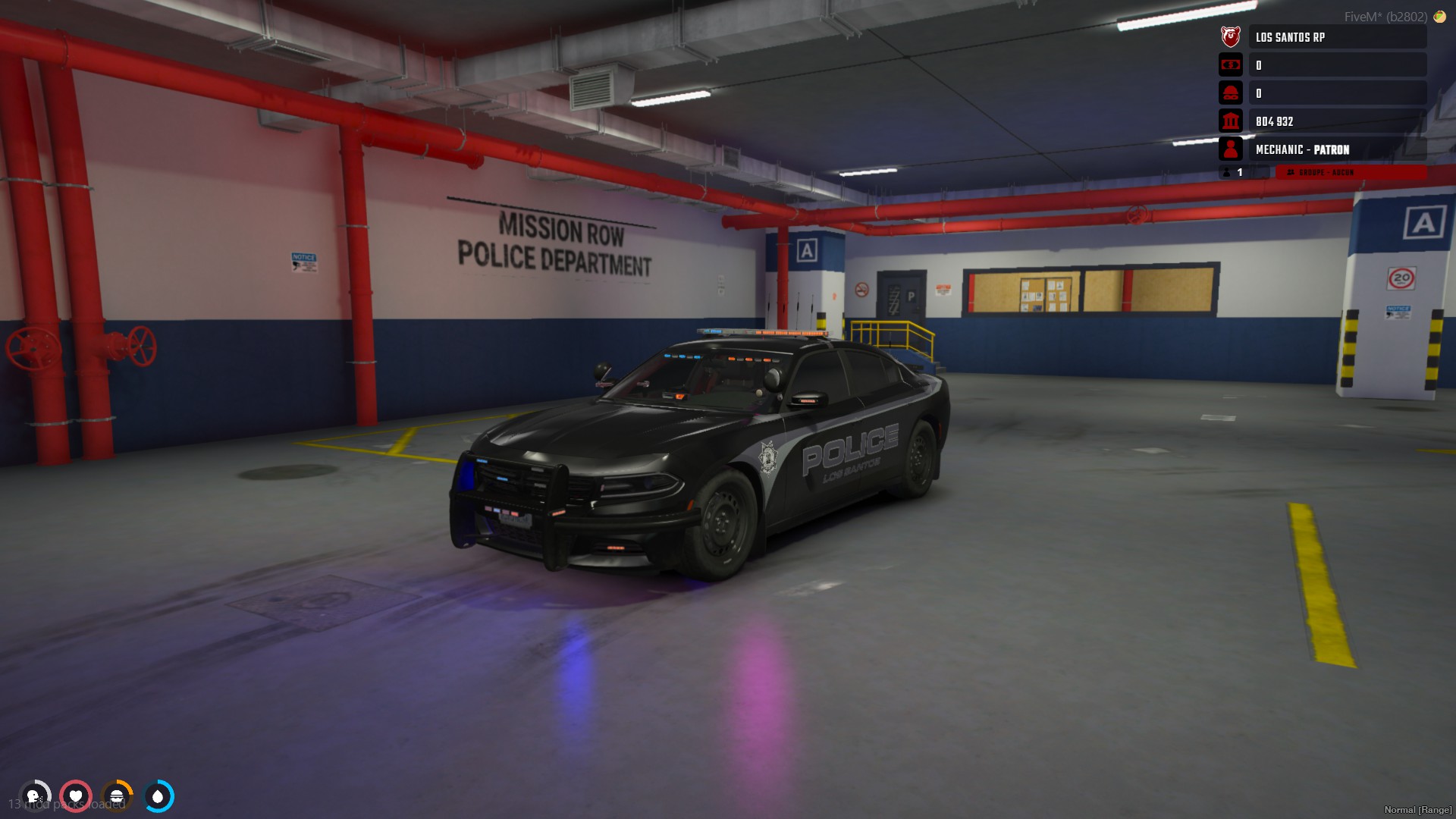The image size is (1456, 819).
Task: Select the heart health indicator
Action: pos(76,796)
